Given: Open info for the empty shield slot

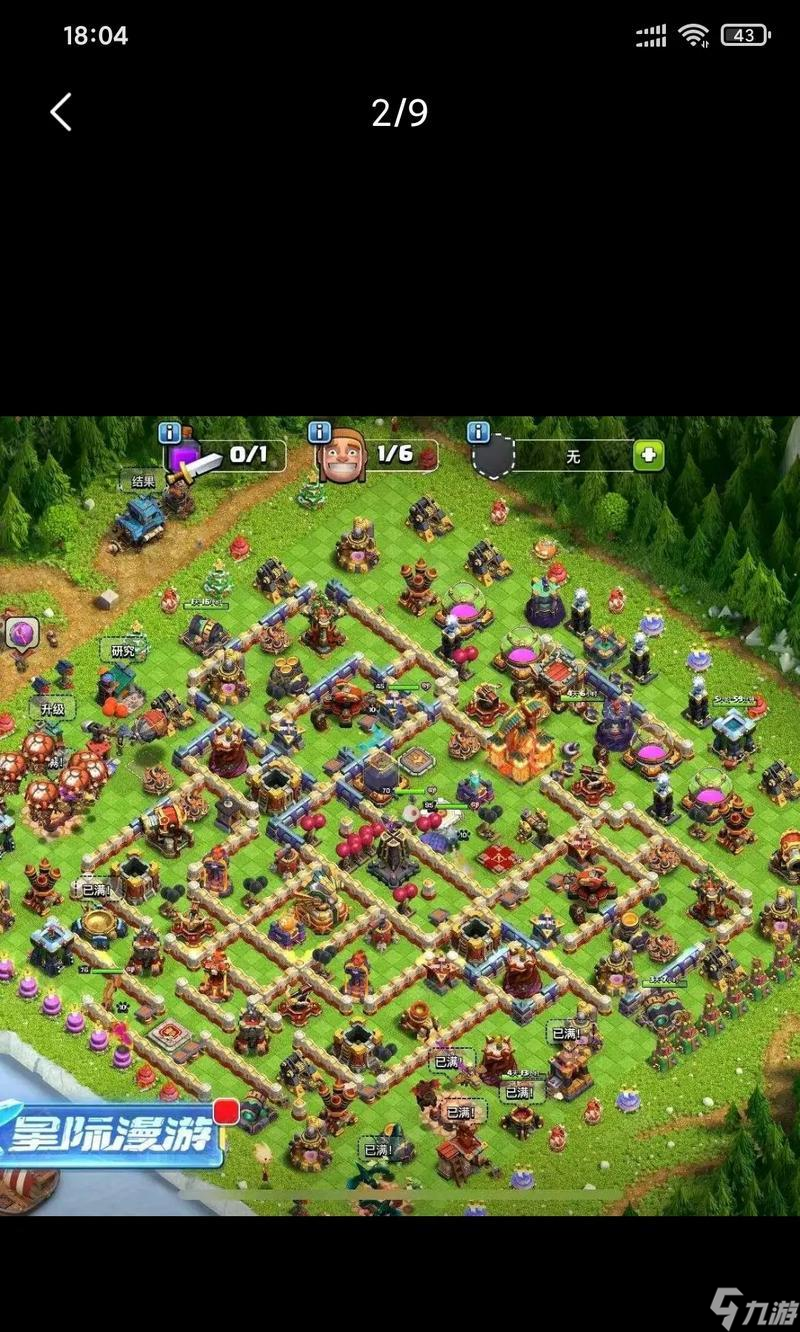Looking at the screenshot, I should tap(479, 432).
